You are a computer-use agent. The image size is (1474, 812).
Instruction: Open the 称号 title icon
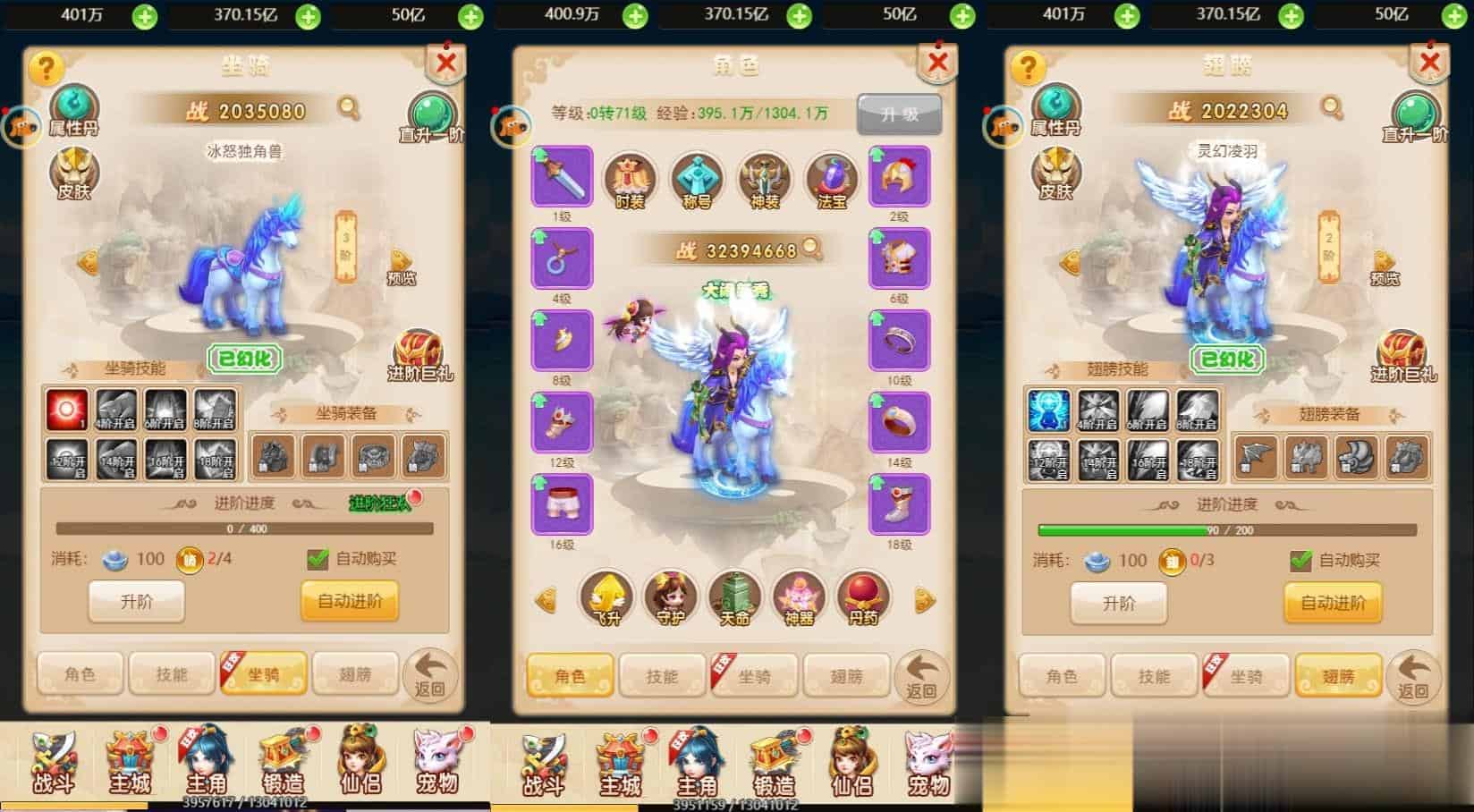click(697, 179)
